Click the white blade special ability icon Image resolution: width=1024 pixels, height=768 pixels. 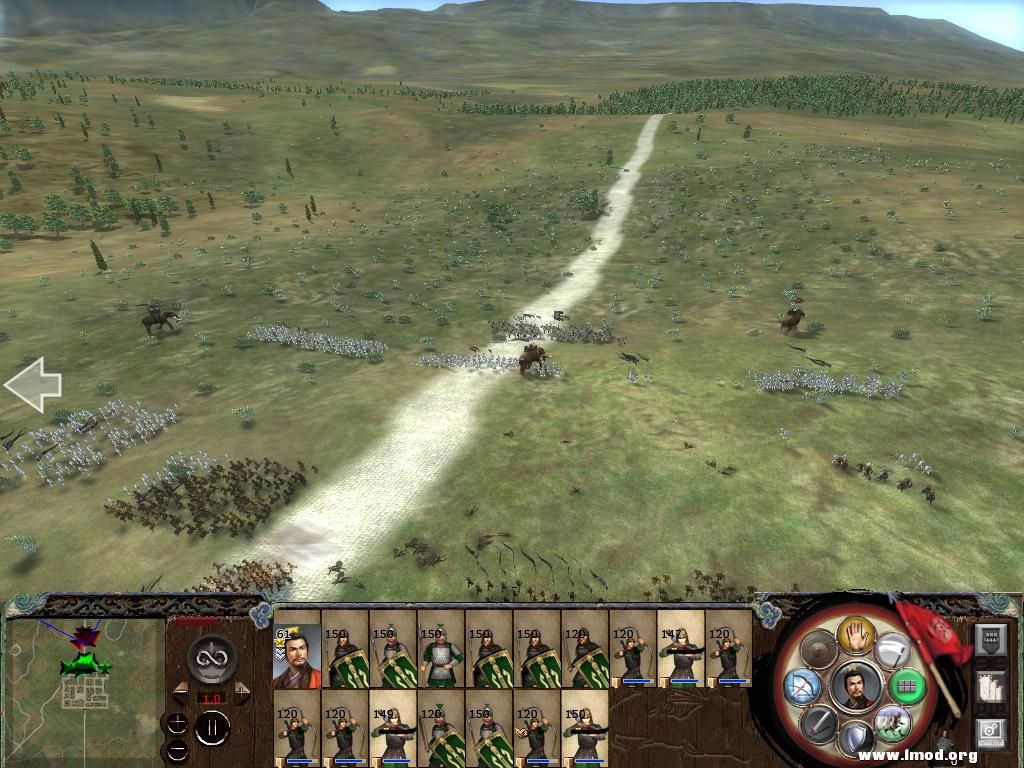tap(891, 650)
